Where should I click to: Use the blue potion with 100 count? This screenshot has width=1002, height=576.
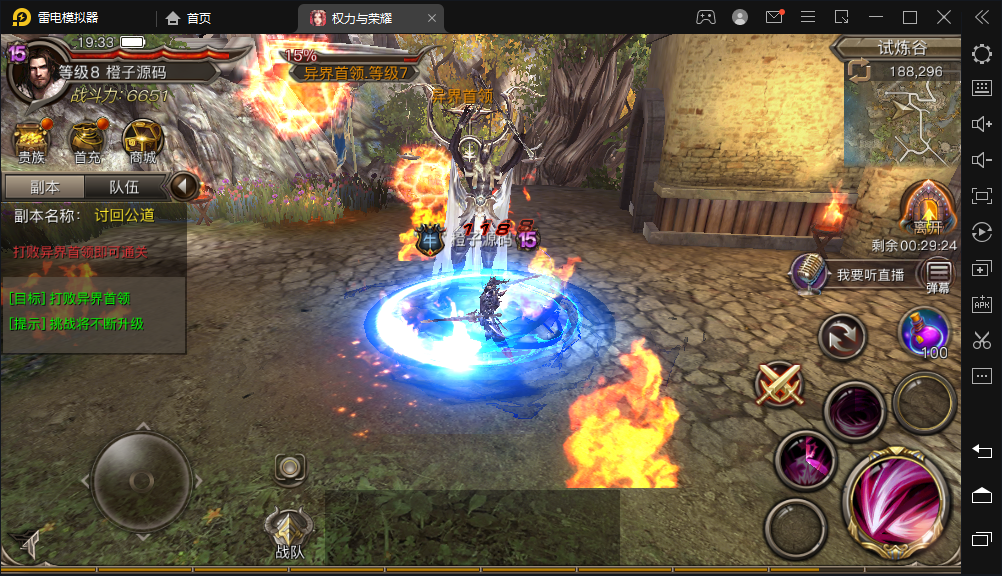pos(925,332)
